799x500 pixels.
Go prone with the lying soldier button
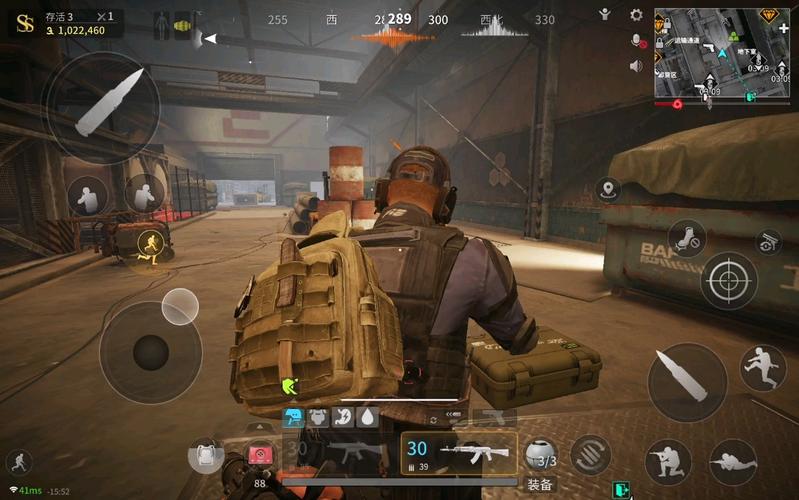(x=733, y=462)
